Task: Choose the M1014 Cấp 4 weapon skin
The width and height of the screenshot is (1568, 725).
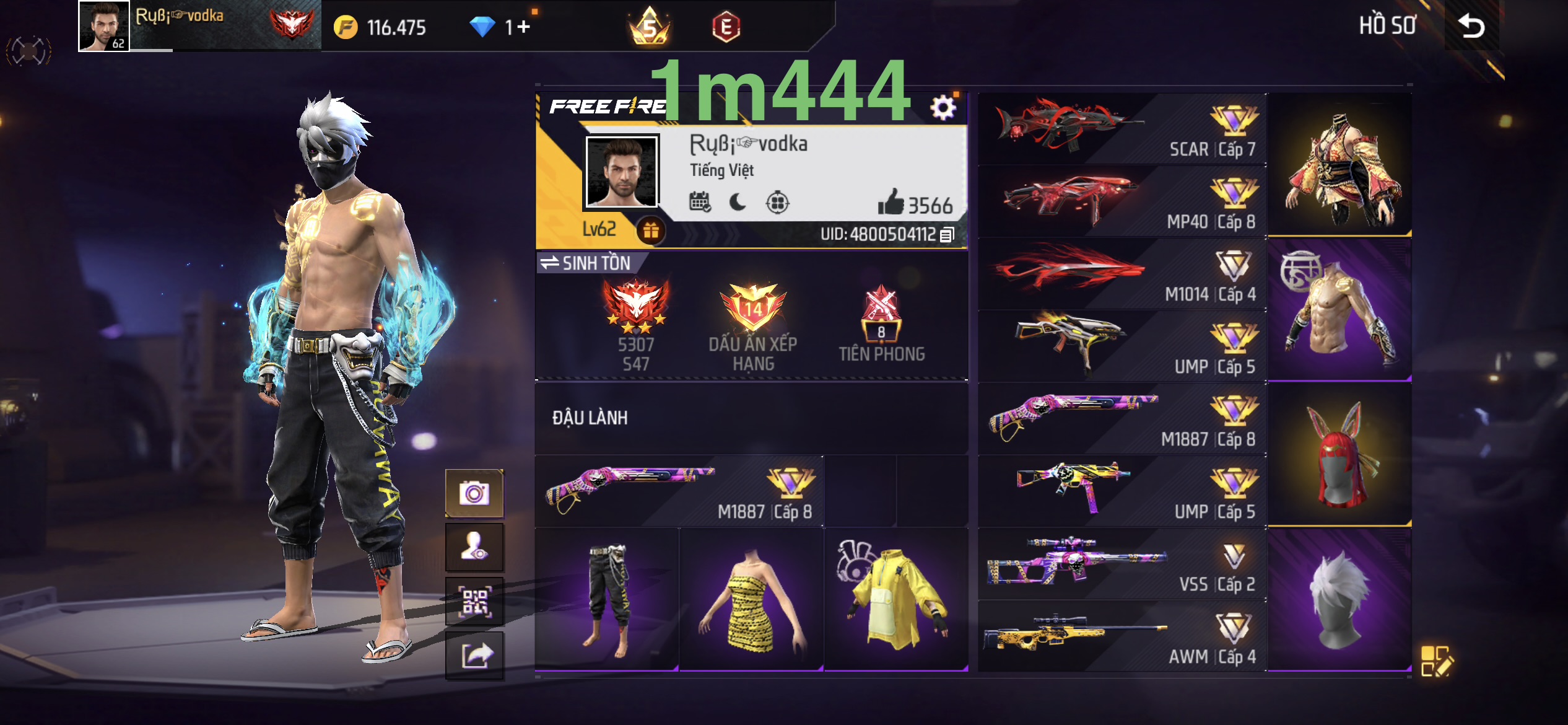Action: coord(1122,274)
